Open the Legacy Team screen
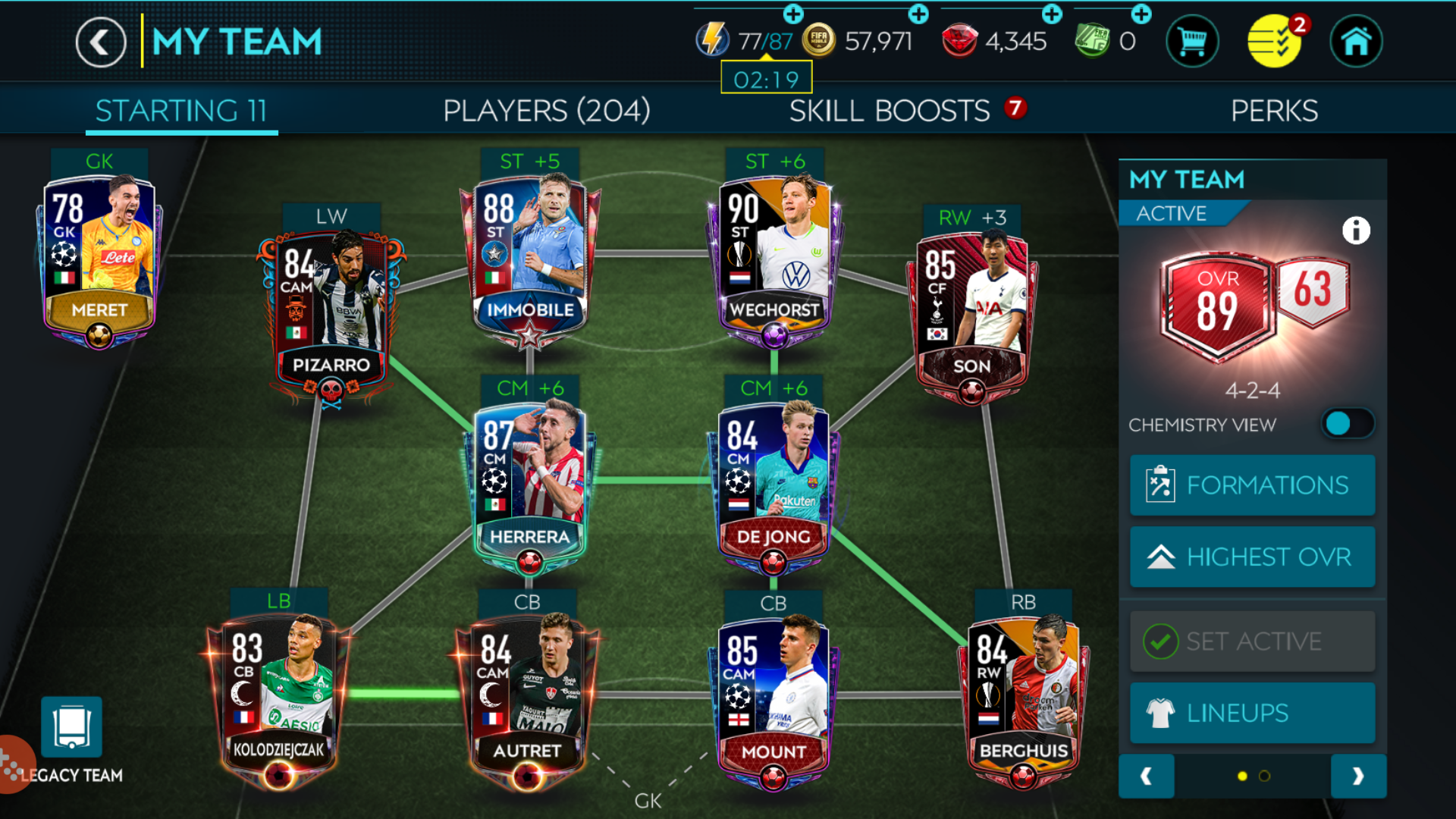1456x819 pixels. click(72, 728)
